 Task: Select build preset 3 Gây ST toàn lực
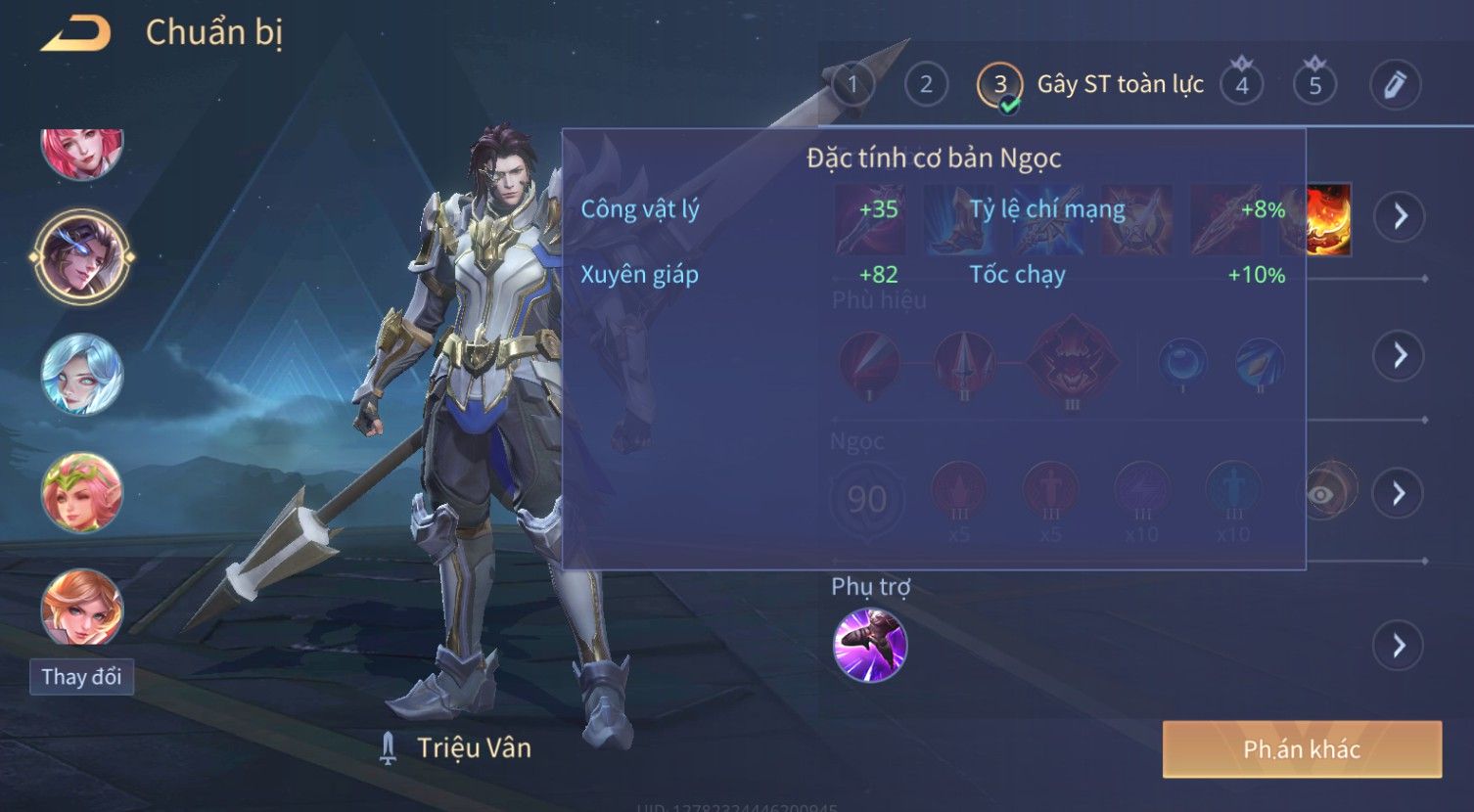[1000, 85]
